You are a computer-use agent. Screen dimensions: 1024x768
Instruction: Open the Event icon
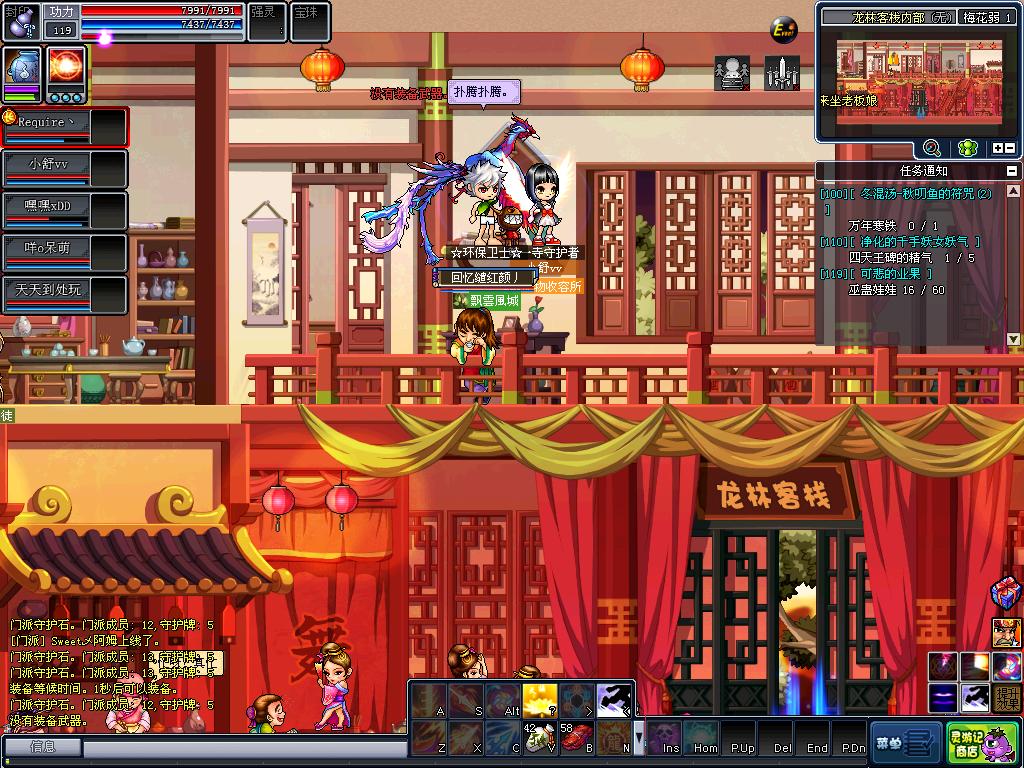click(784, 31)
